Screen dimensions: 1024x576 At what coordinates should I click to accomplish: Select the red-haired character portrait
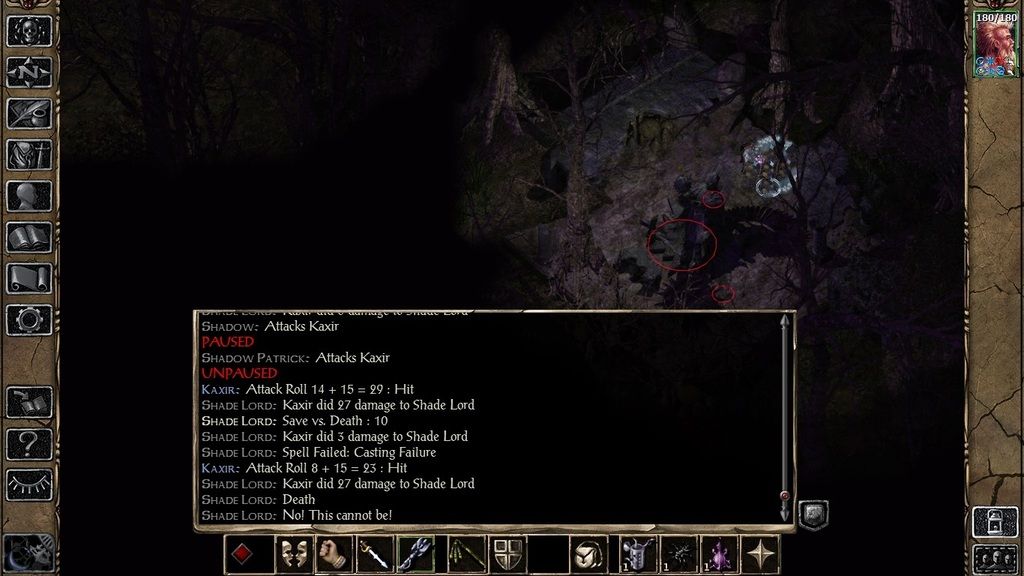pyautogui.click(x=995, y=45)
